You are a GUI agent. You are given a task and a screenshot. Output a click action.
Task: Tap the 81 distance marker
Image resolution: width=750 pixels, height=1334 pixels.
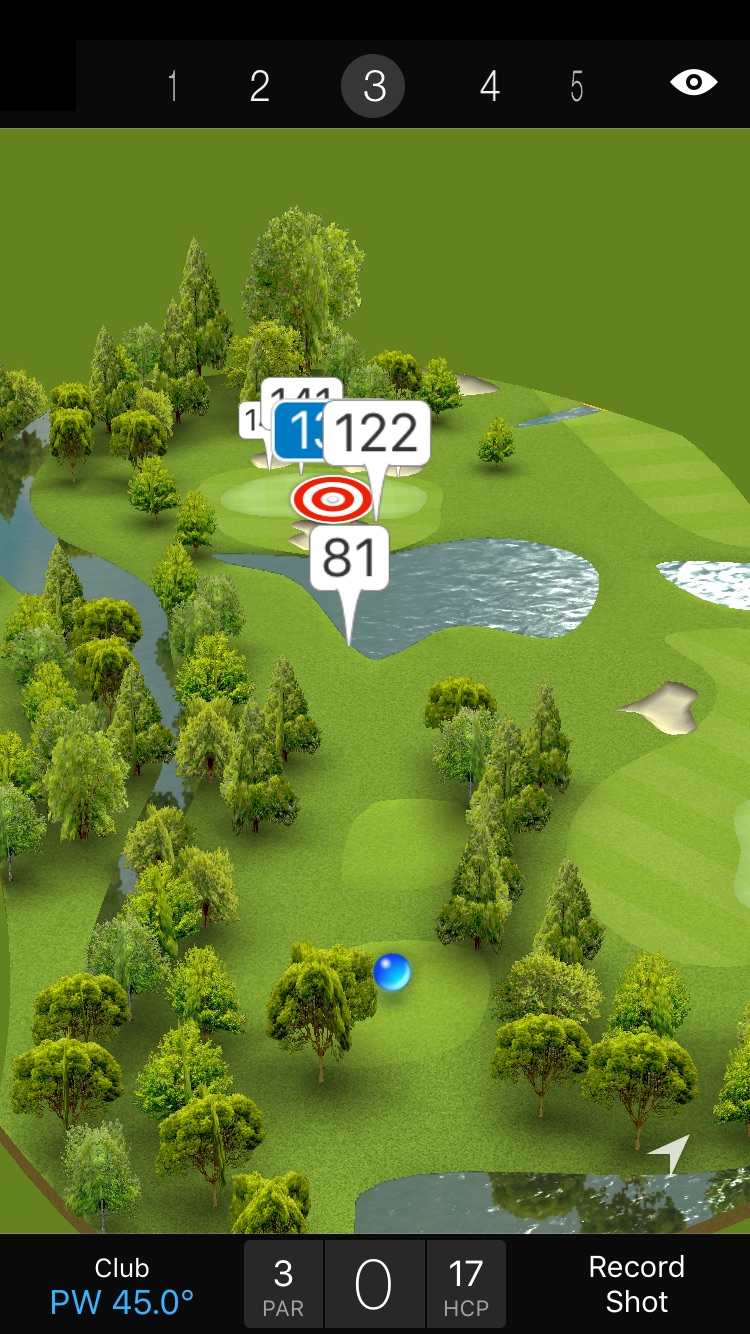tap(349, 558)
